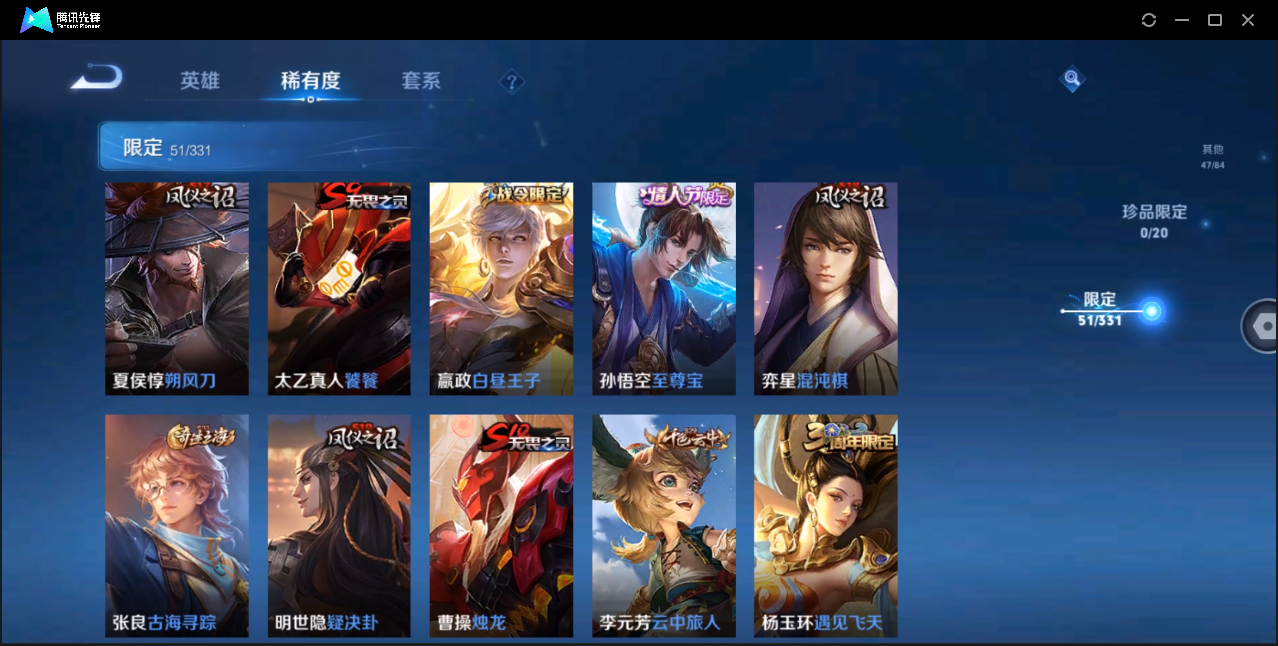Switch to the 英雄 tab

point(200,81)
